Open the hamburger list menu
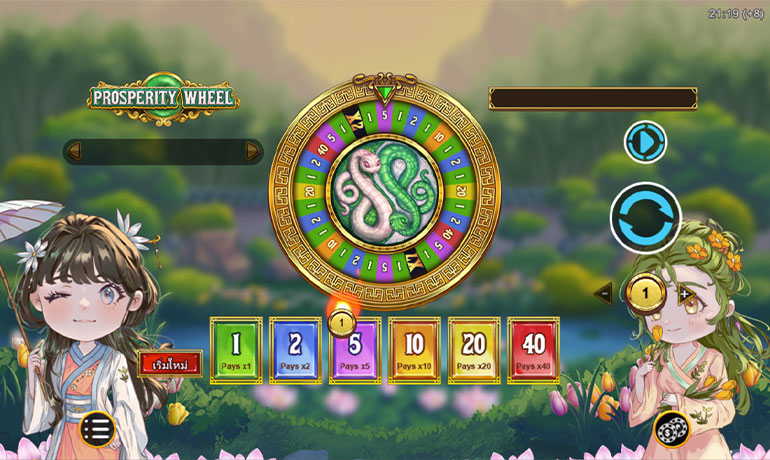Viewport: 770px width, 460px height. [97, 430]
